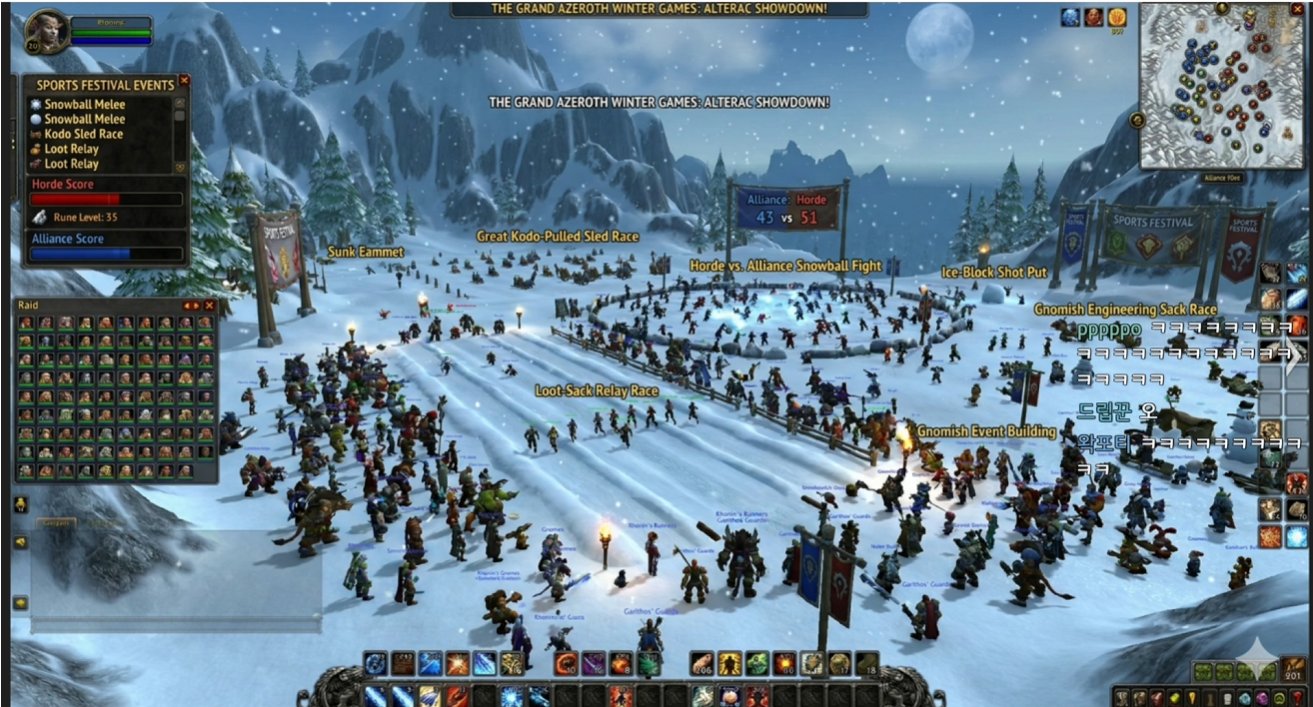This screenshot has width=1313, height=707.
Task: Select Kodo Sled Race in events list
Action: [84, 134]
